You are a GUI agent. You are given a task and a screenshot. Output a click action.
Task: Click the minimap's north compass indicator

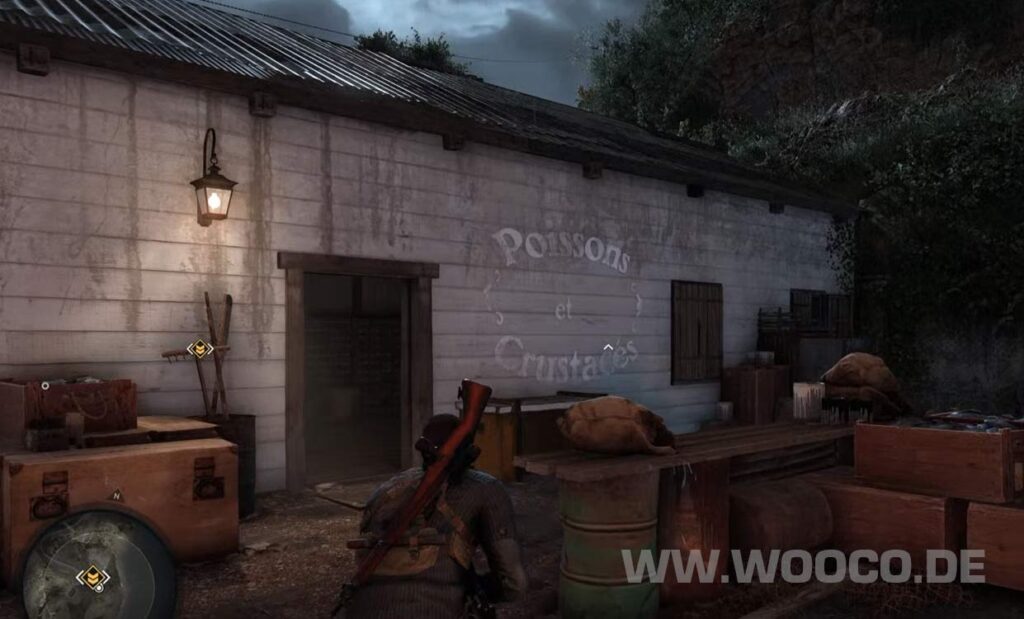[x=116, y=495]
